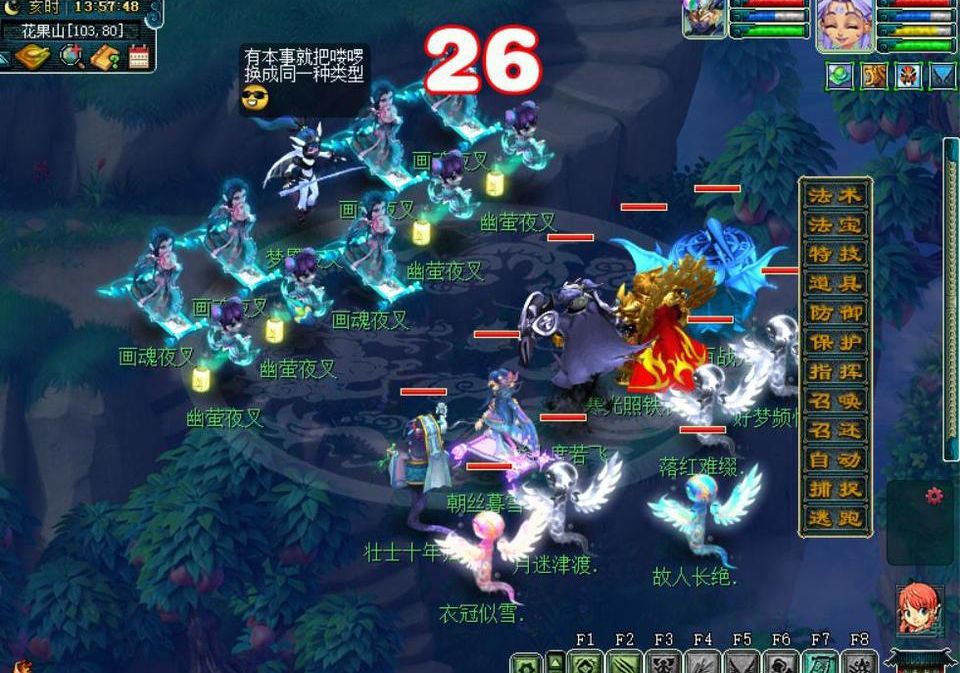Click the globe with magnifier map icon
This screenshot has height=673, width=960.
coord(72,57)
